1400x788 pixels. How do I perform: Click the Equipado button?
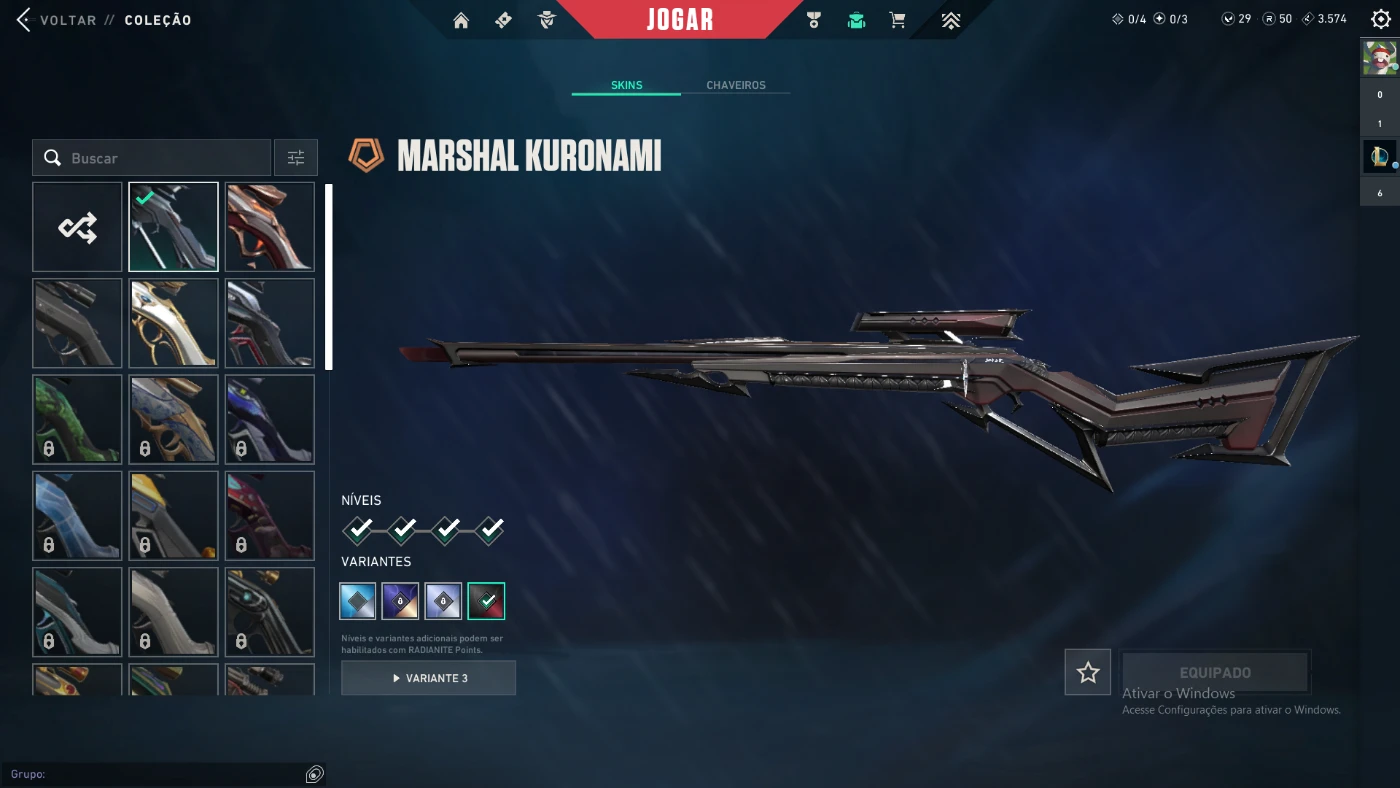[x=1215, y=672]
